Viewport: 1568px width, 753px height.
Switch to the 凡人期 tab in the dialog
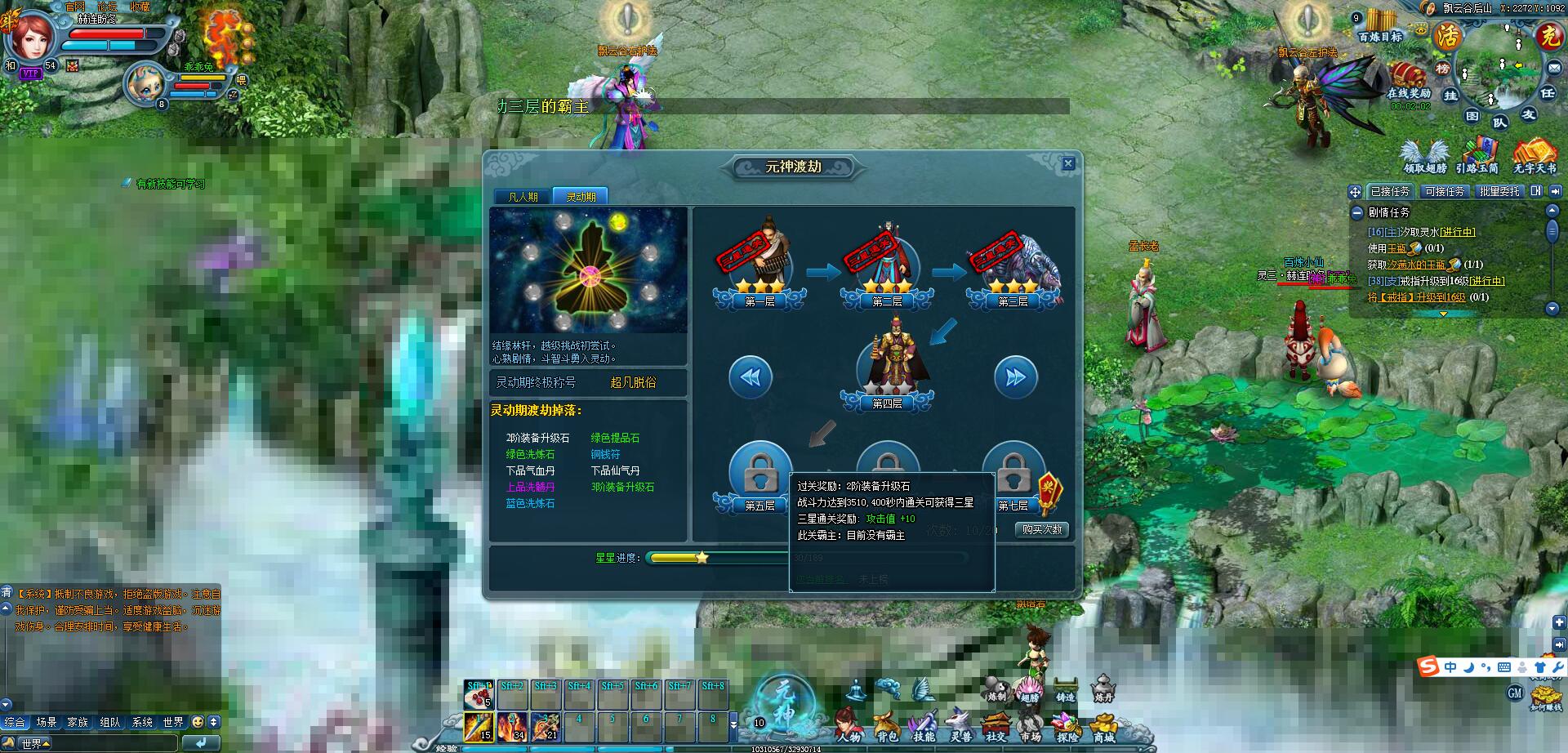pyautogui.click(x=523, y=195)
